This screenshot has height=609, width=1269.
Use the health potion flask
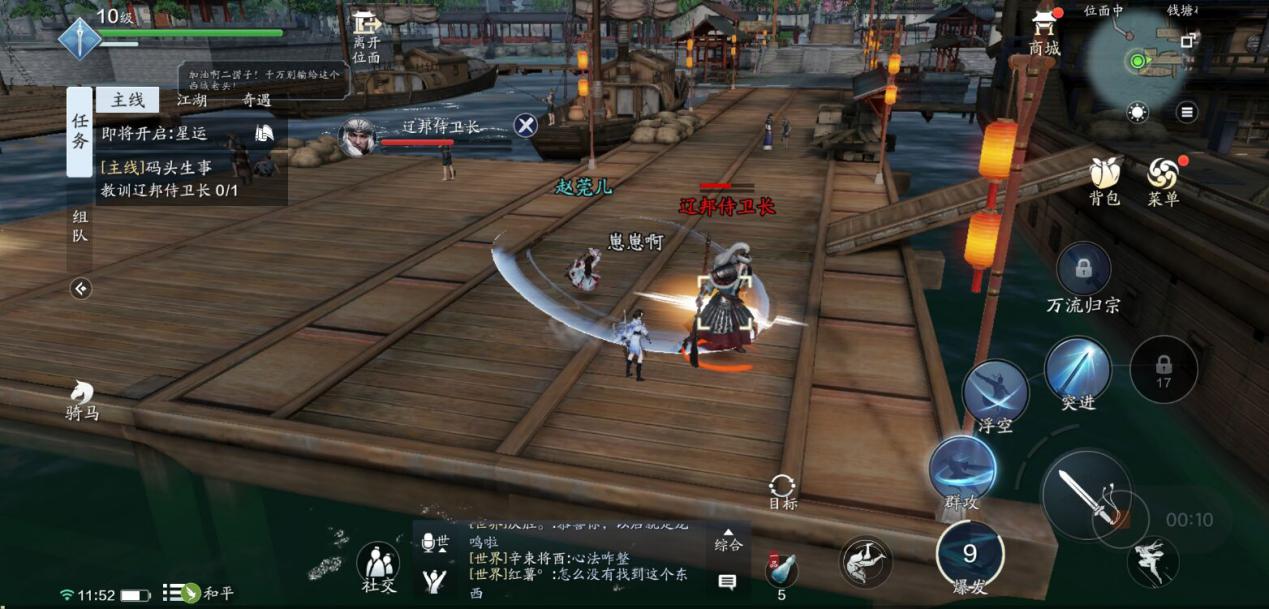tap(781, 570)
